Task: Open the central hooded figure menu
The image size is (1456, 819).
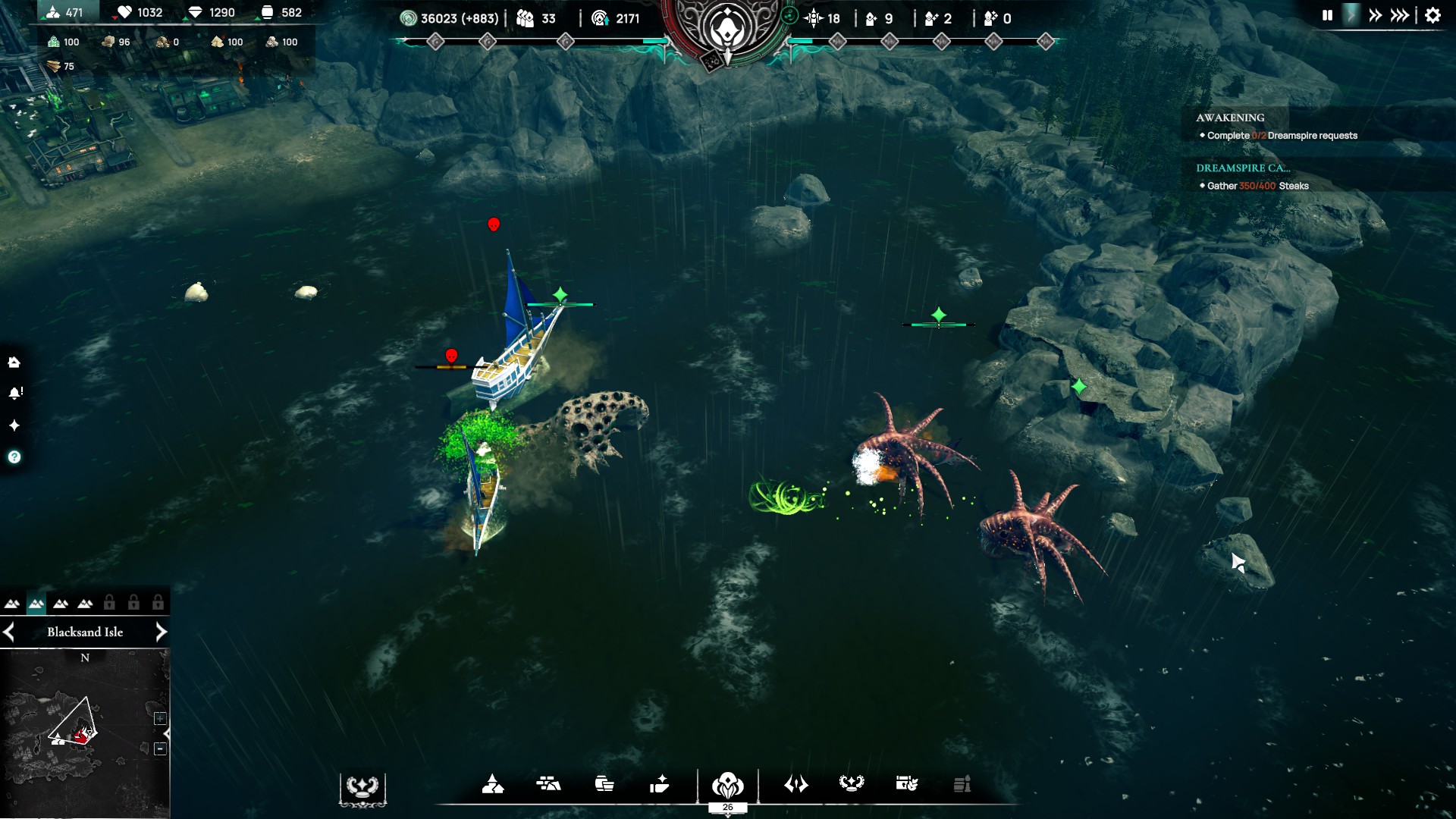Action: [x=727, y=784]
